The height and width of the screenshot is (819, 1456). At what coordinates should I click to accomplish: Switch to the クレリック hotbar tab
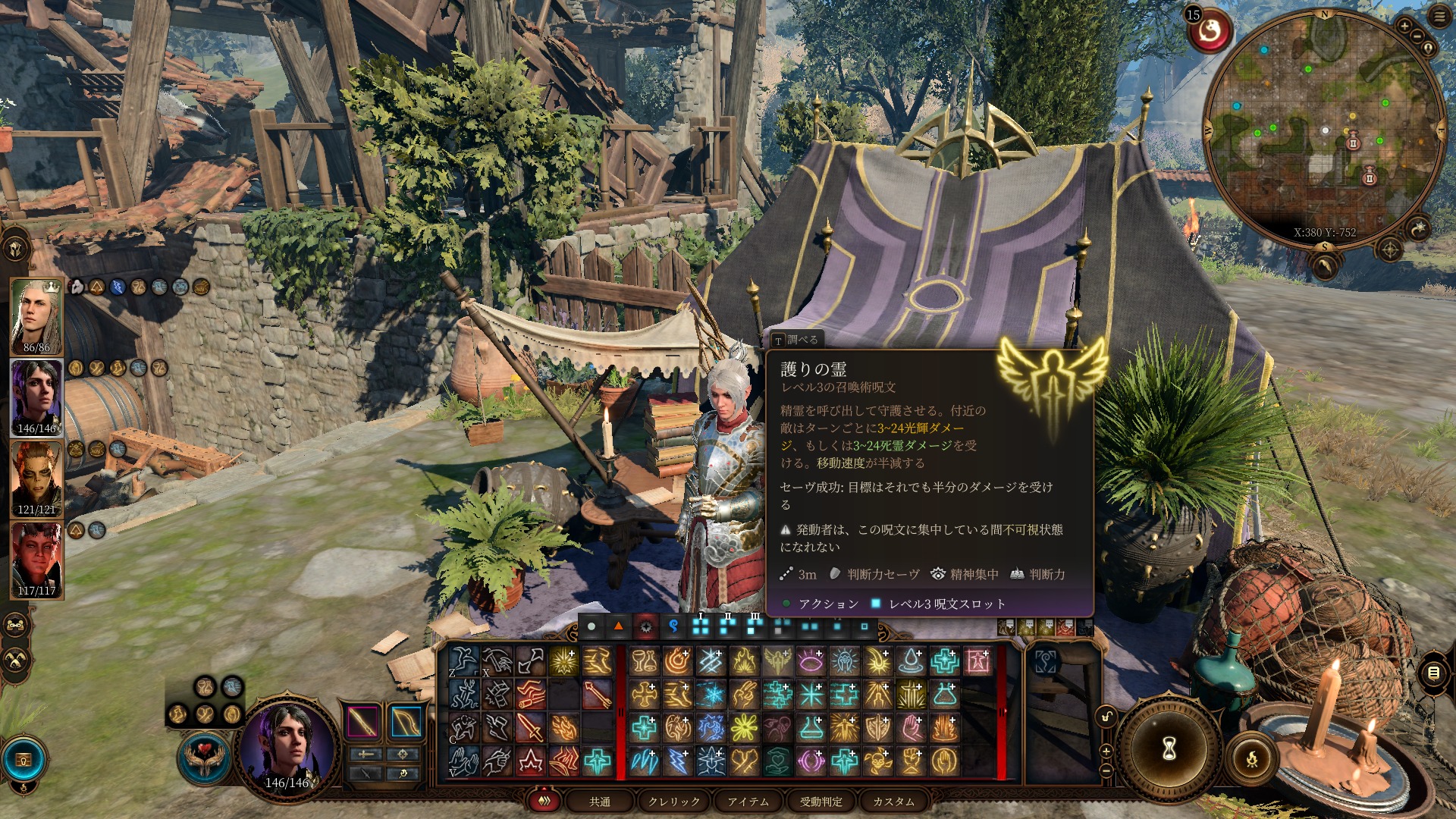674,802
